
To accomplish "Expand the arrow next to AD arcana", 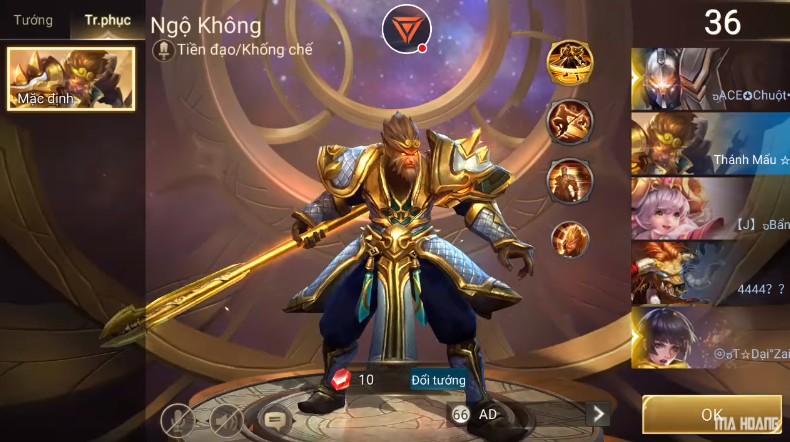I will click(x=598, y=414).
